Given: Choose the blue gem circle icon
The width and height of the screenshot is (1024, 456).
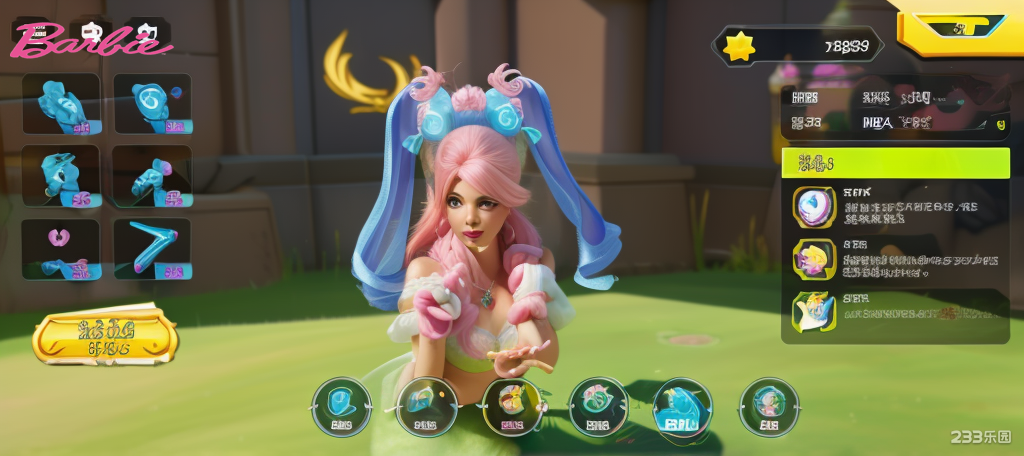Looking at the screenshot, I should click(x=341, y=407).
